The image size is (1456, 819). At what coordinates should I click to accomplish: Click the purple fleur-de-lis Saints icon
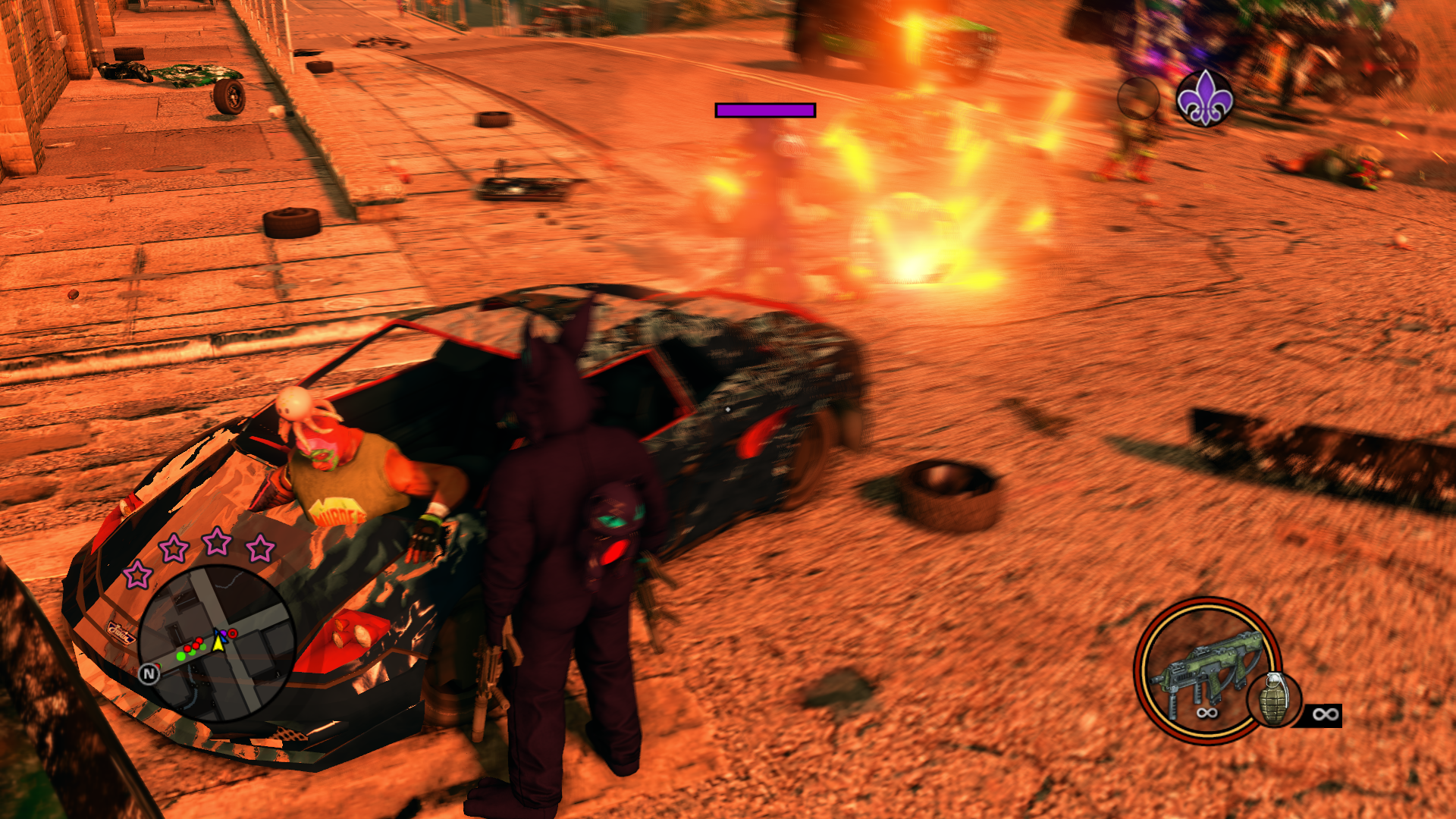[x=1204, y=99]
